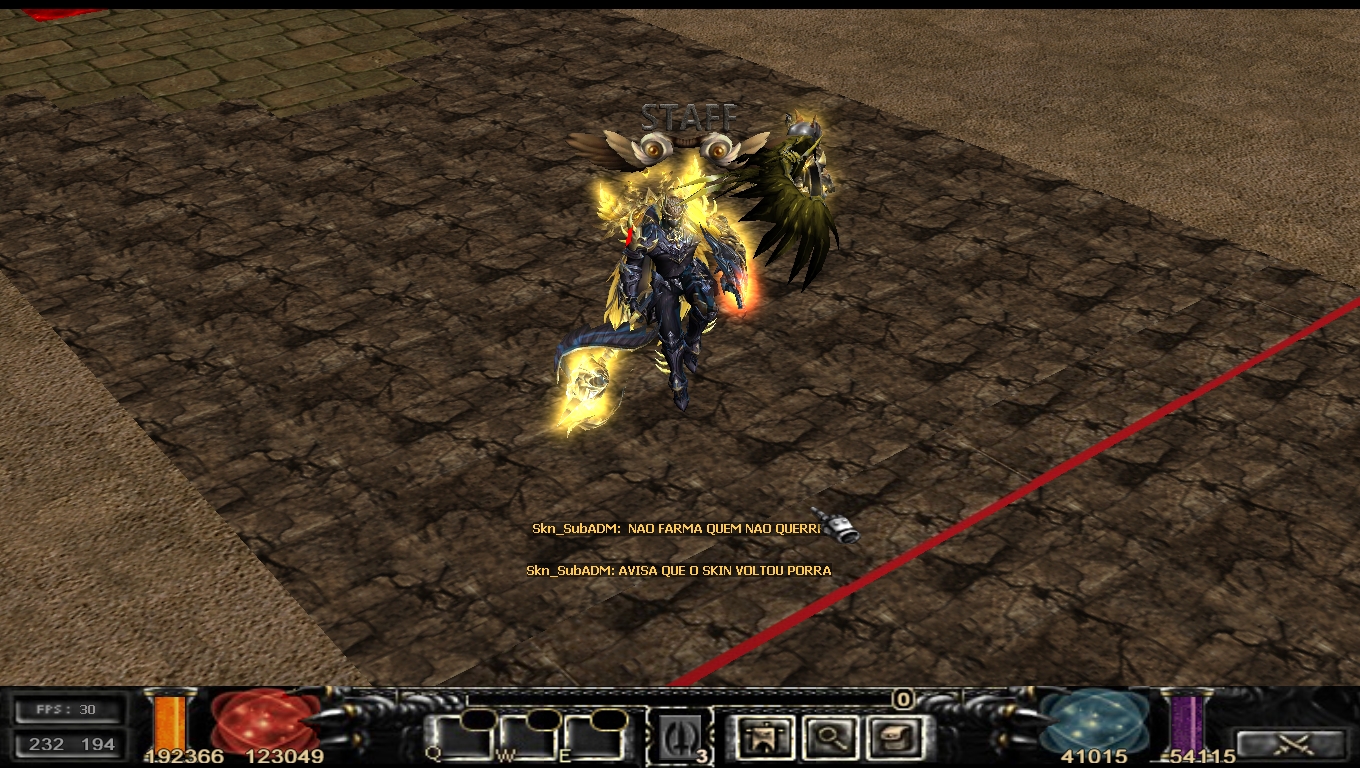Open the character helmet armor button
The image size is (1360, 768).
pos(764,738)
